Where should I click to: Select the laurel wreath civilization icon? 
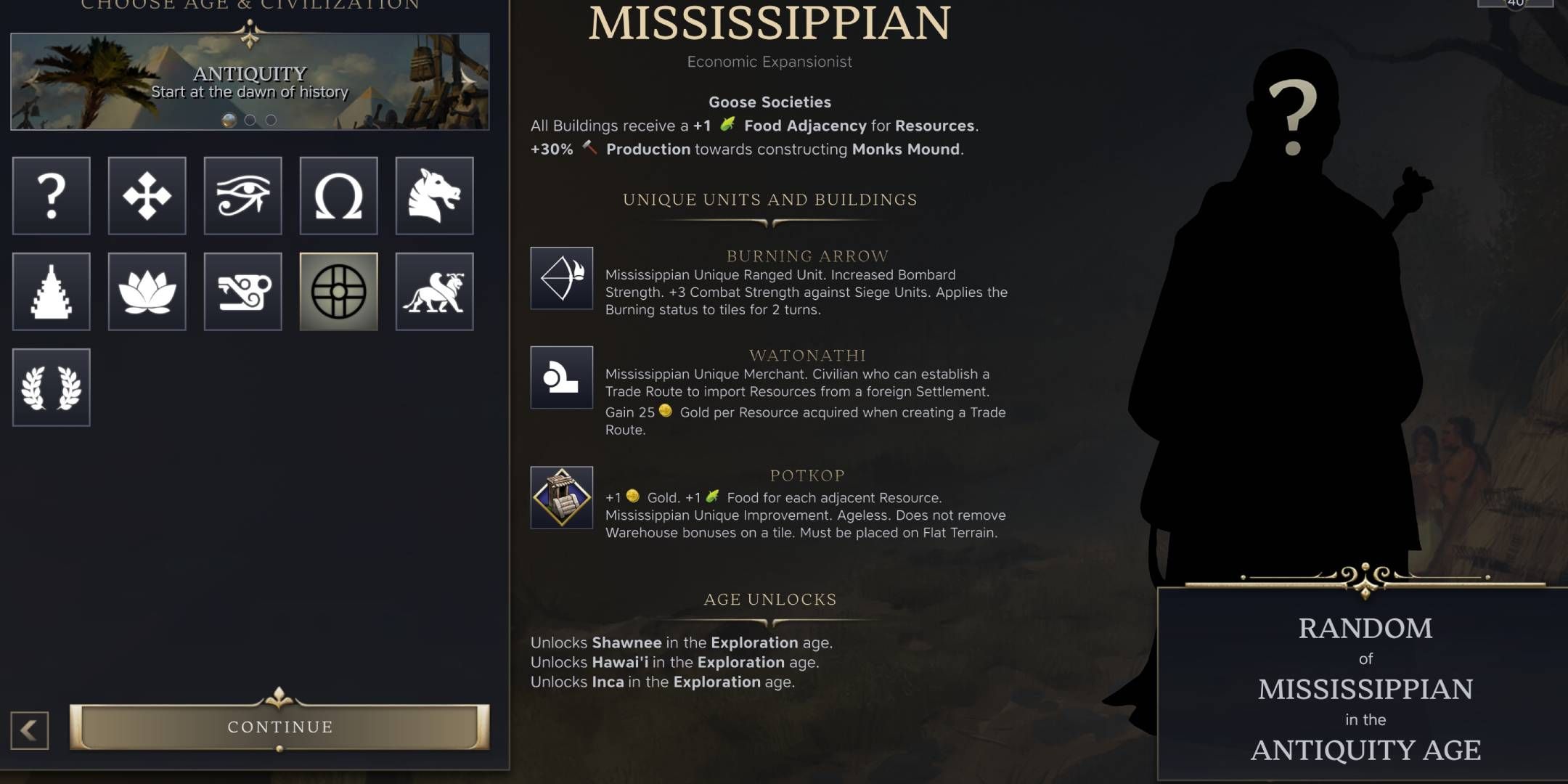tap(51, 388)
